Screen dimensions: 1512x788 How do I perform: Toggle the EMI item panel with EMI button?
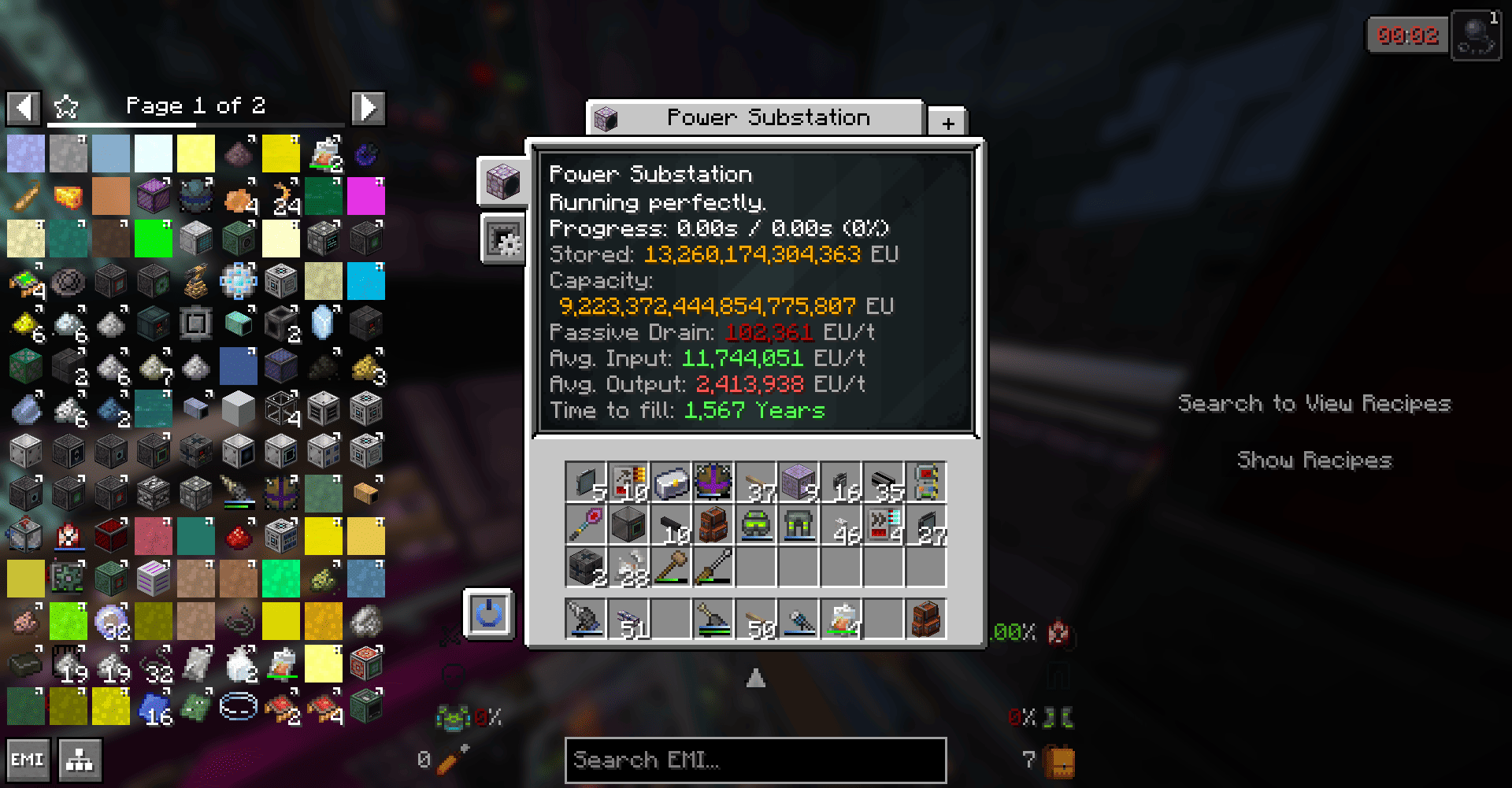[x=28, y=759]
